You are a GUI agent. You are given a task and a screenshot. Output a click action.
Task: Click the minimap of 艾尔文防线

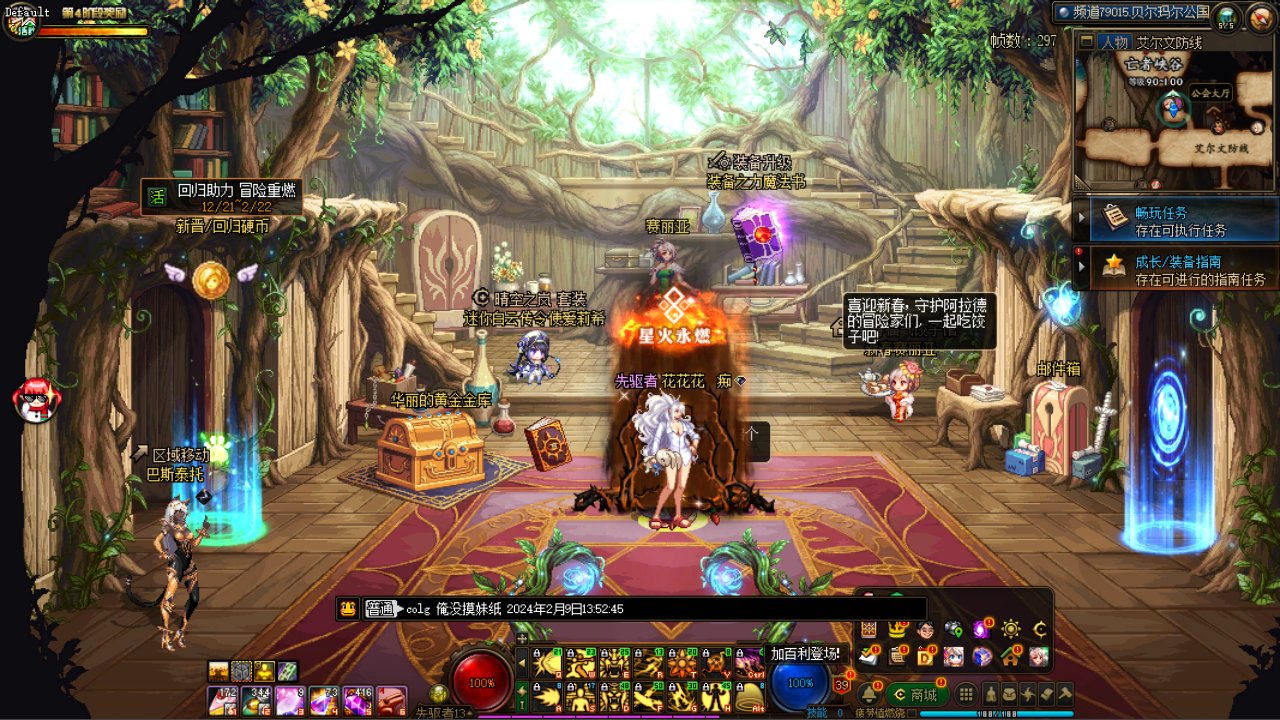[1174, 122]
